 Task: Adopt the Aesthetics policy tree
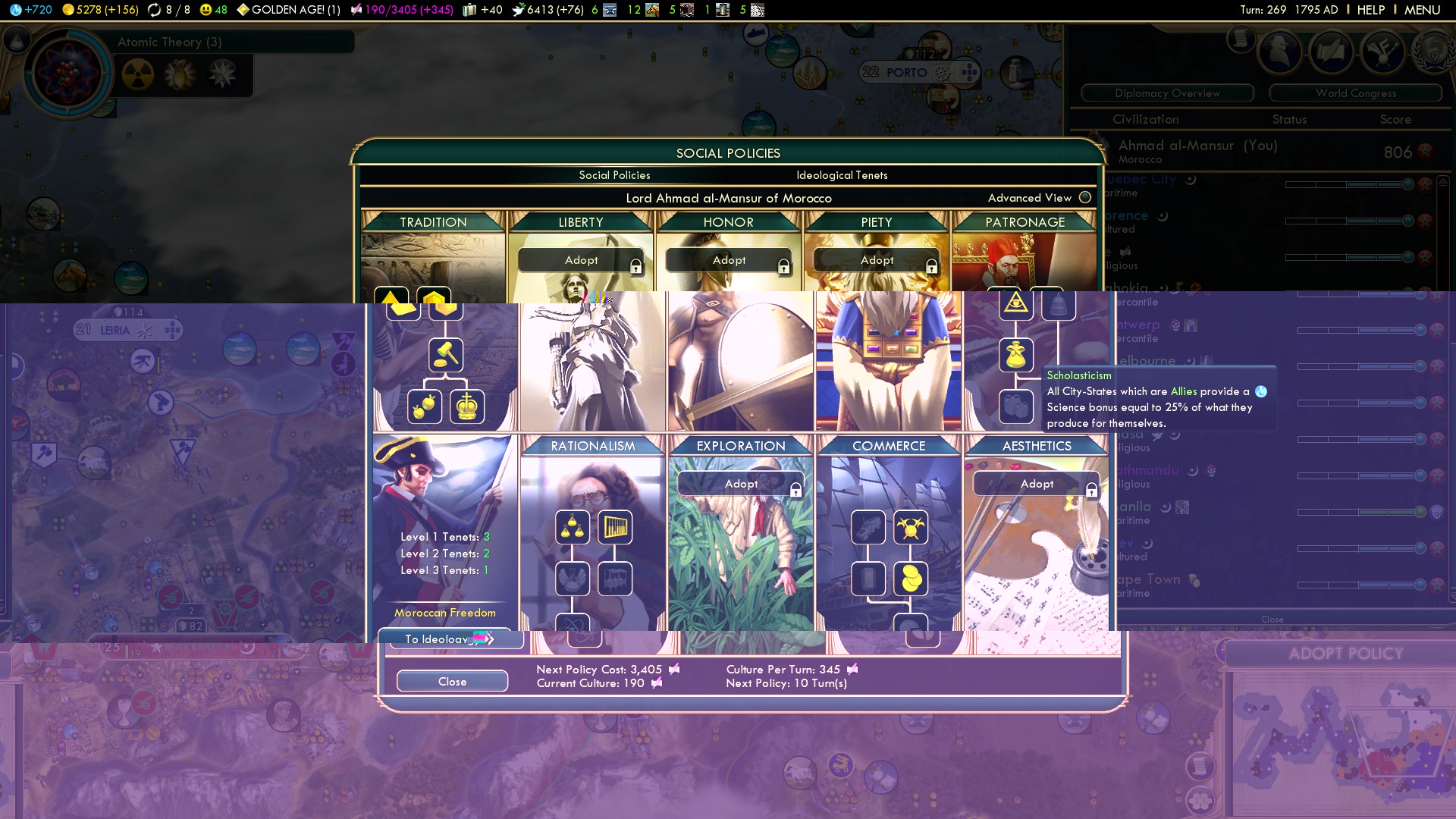pos(1037,484)
